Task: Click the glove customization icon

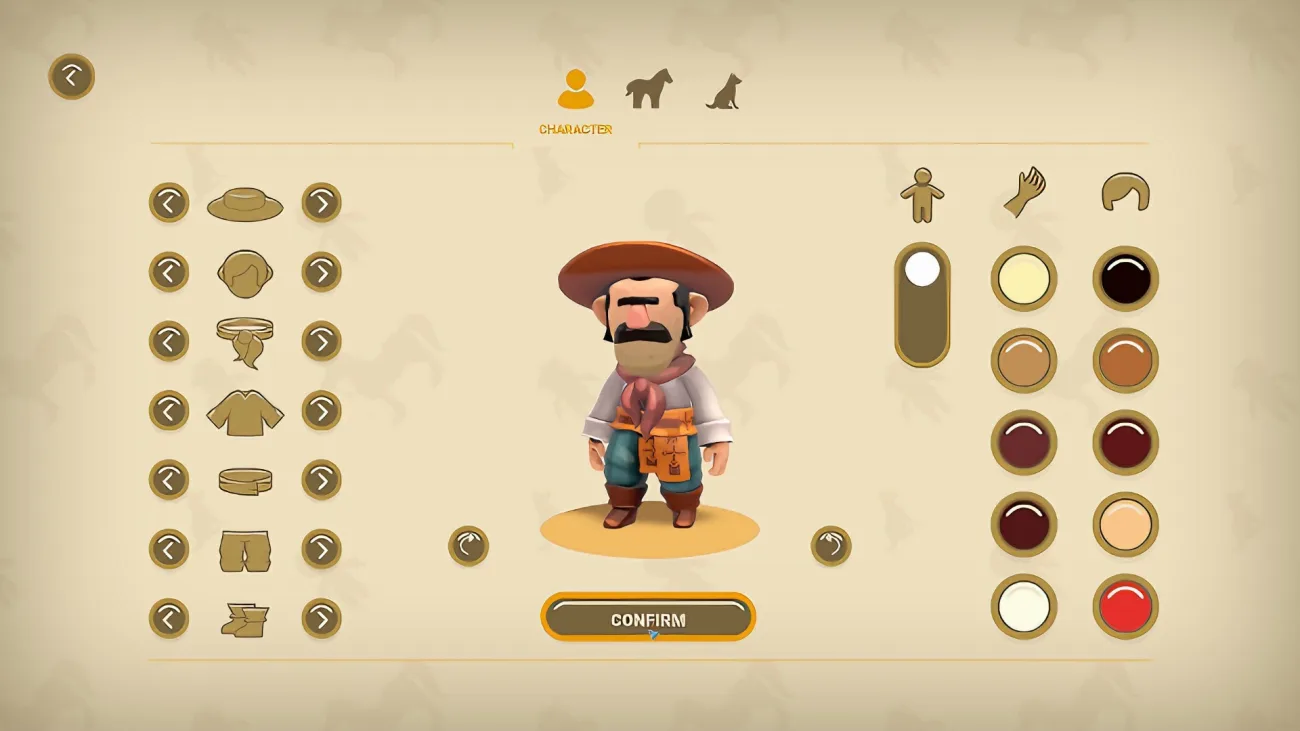Action: (x=1024, y=190)
